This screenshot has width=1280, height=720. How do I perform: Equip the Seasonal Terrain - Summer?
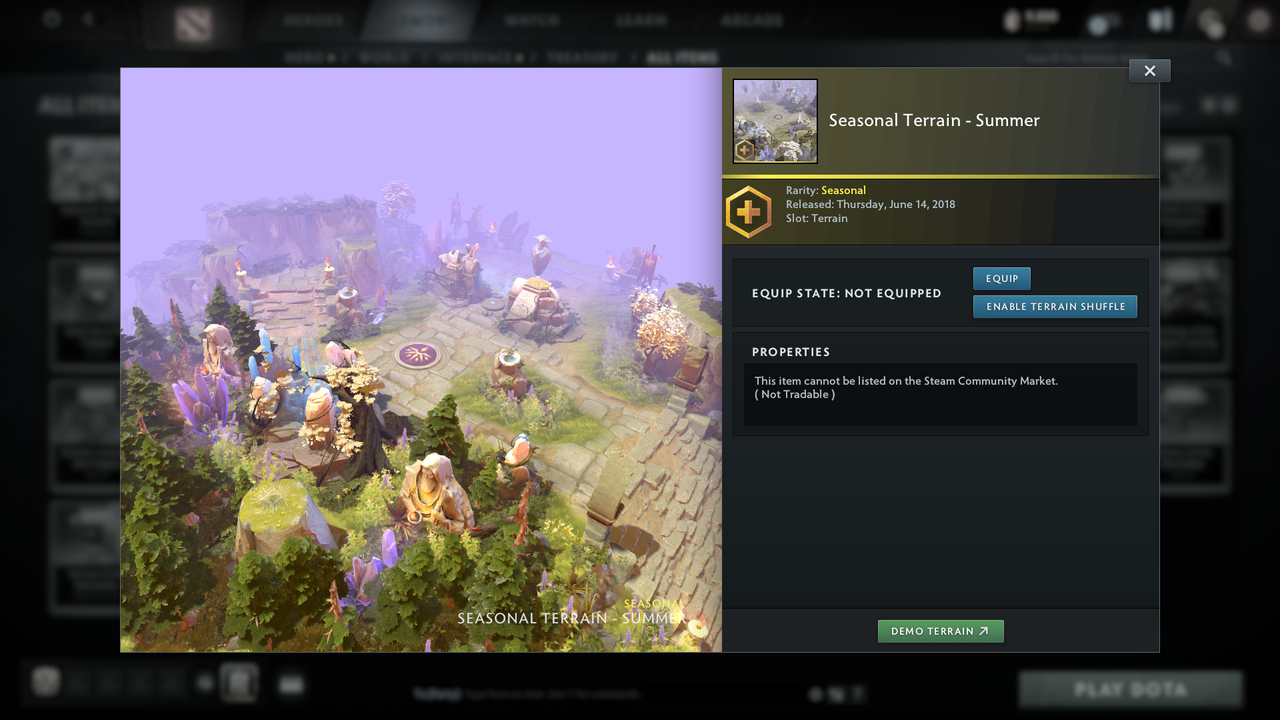pos(1001,278)
